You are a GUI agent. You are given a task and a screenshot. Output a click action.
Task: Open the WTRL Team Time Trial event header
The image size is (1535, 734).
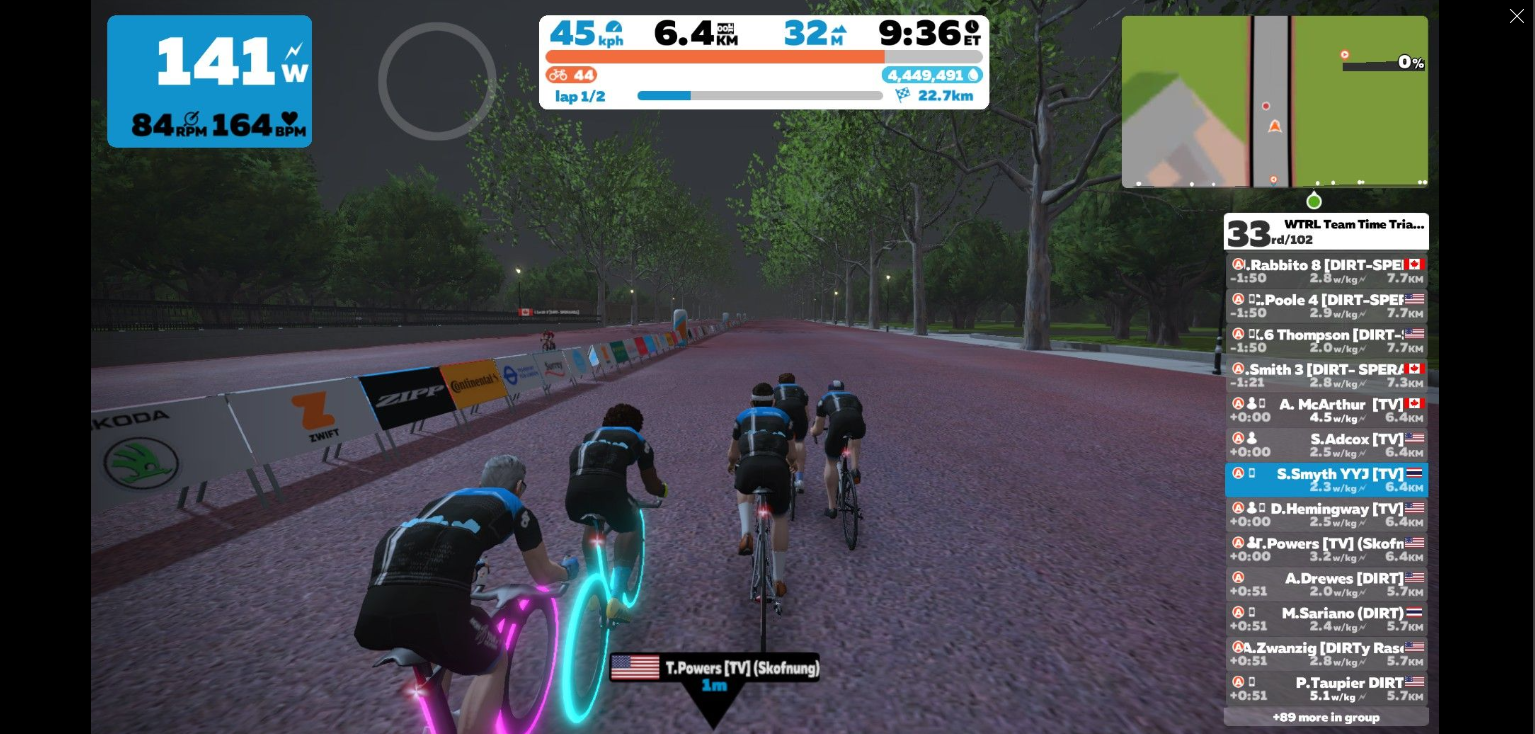[1326, 231]
